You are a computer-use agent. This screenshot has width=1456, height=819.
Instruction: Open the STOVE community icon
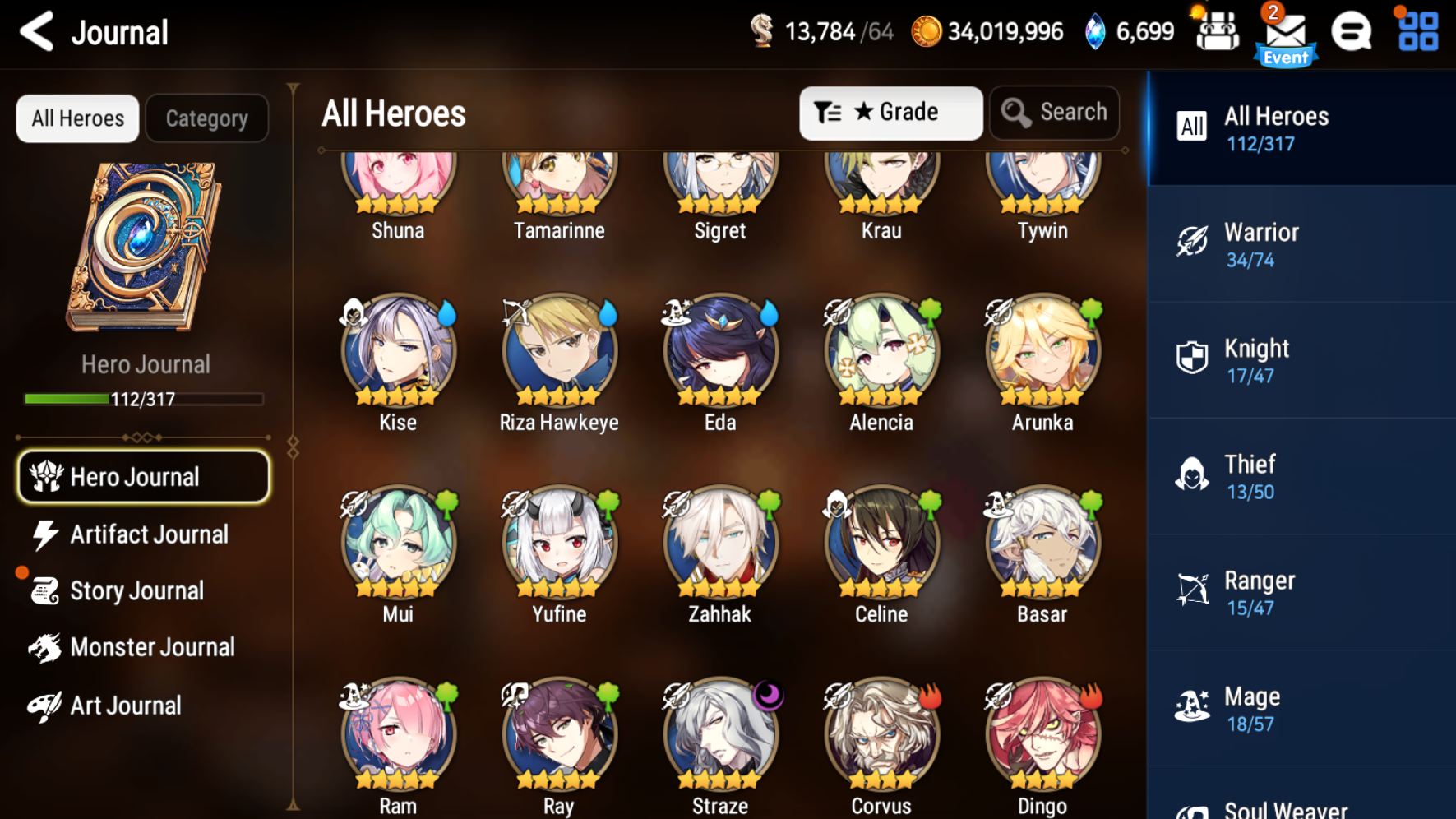pos(1351,31)
